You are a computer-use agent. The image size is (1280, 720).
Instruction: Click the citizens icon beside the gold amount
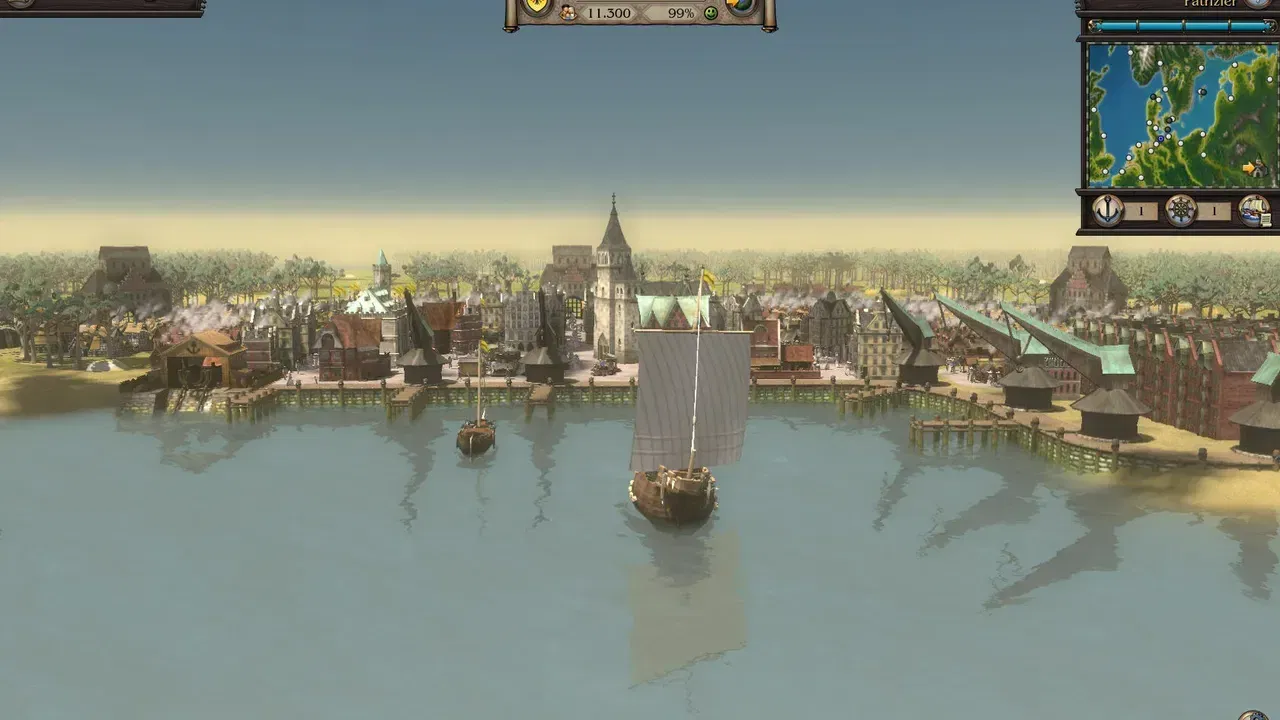[569, 13]
